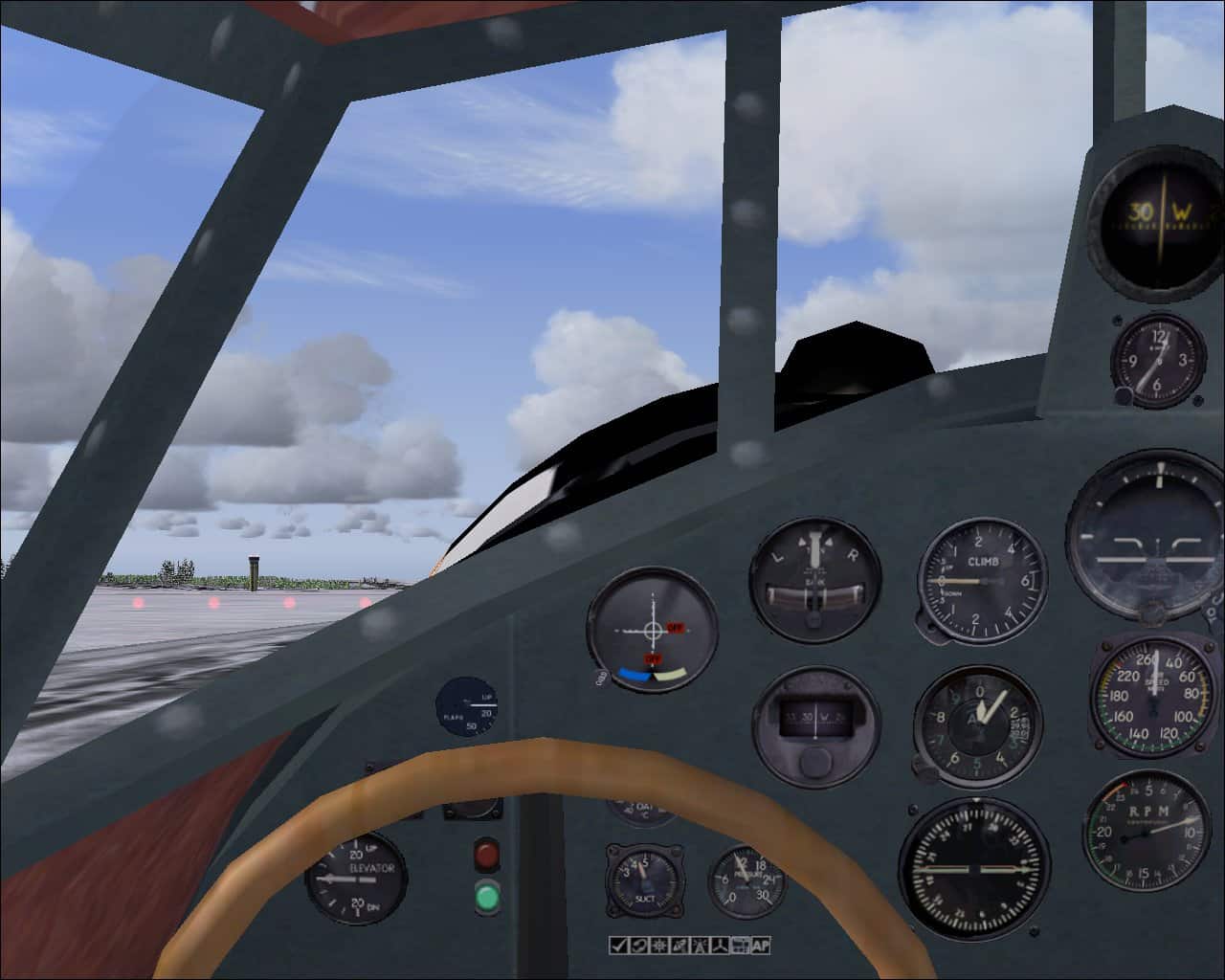1225x980 pixels.
Task: Open the ATC window using the person icon
Action: pos(700,946)
